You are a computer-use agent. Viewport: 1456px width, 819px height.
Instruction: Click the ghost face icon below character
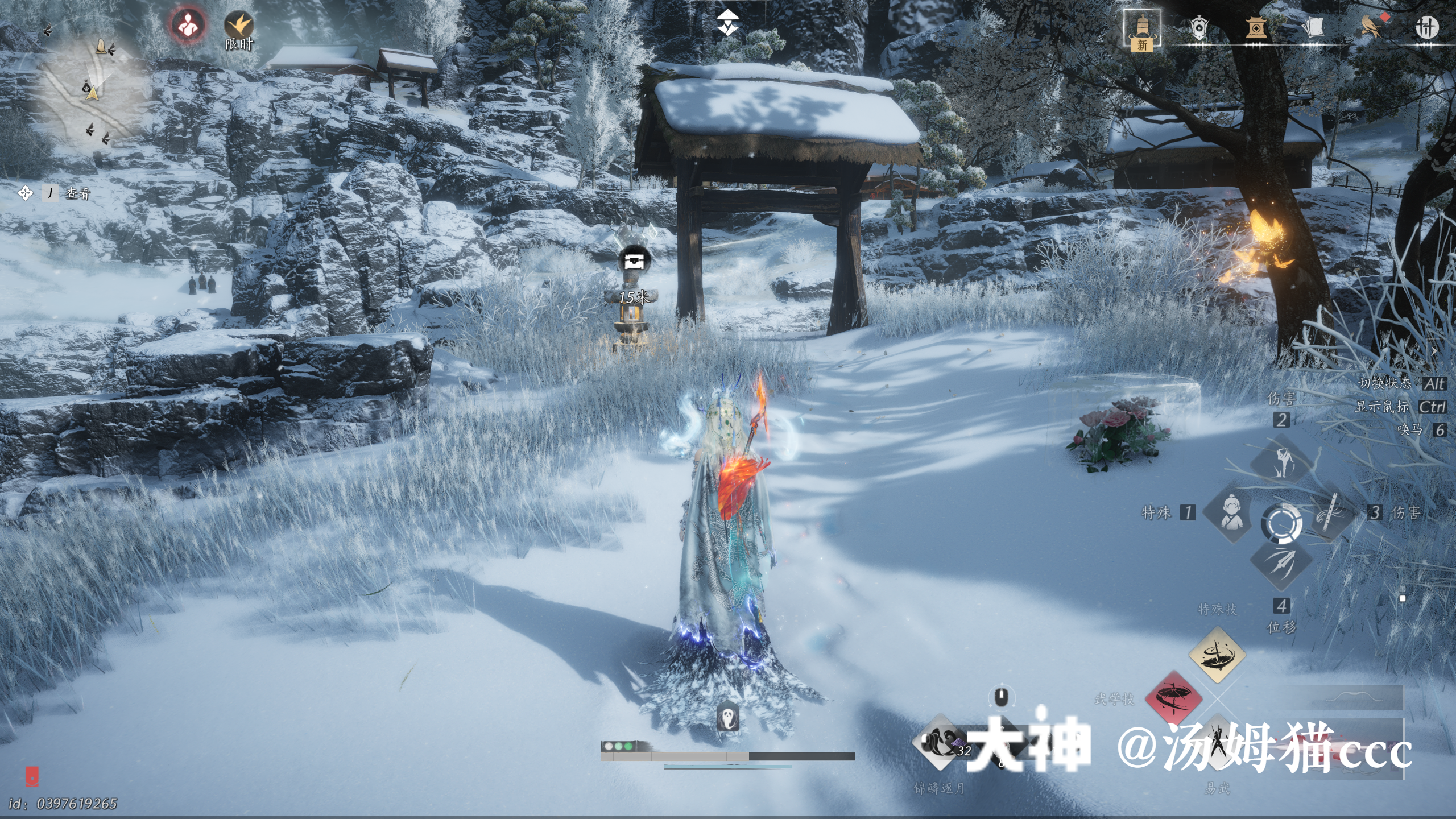click(727, 718)
